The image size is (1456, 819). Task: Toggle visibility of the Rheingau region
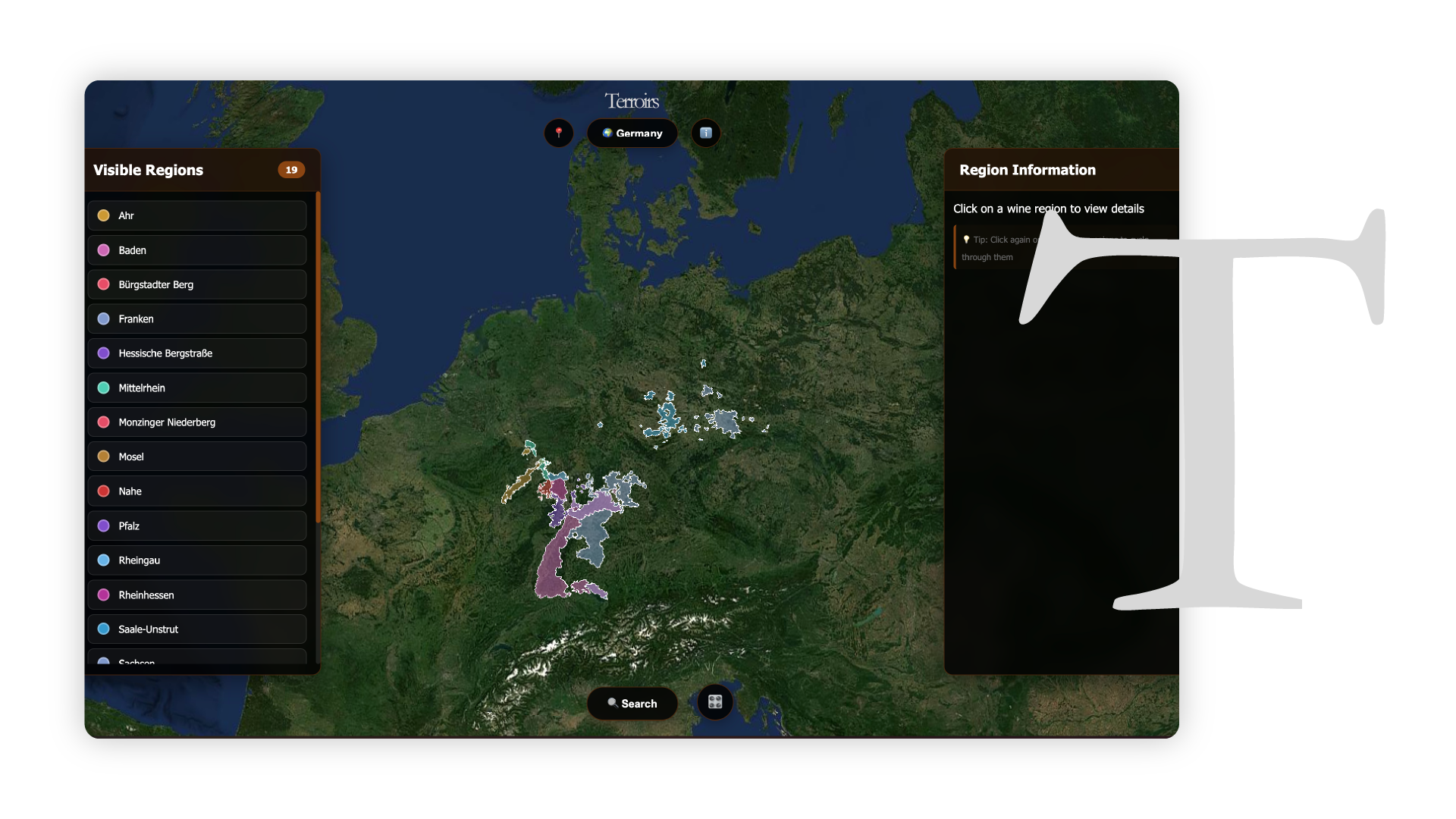[196, 560]
